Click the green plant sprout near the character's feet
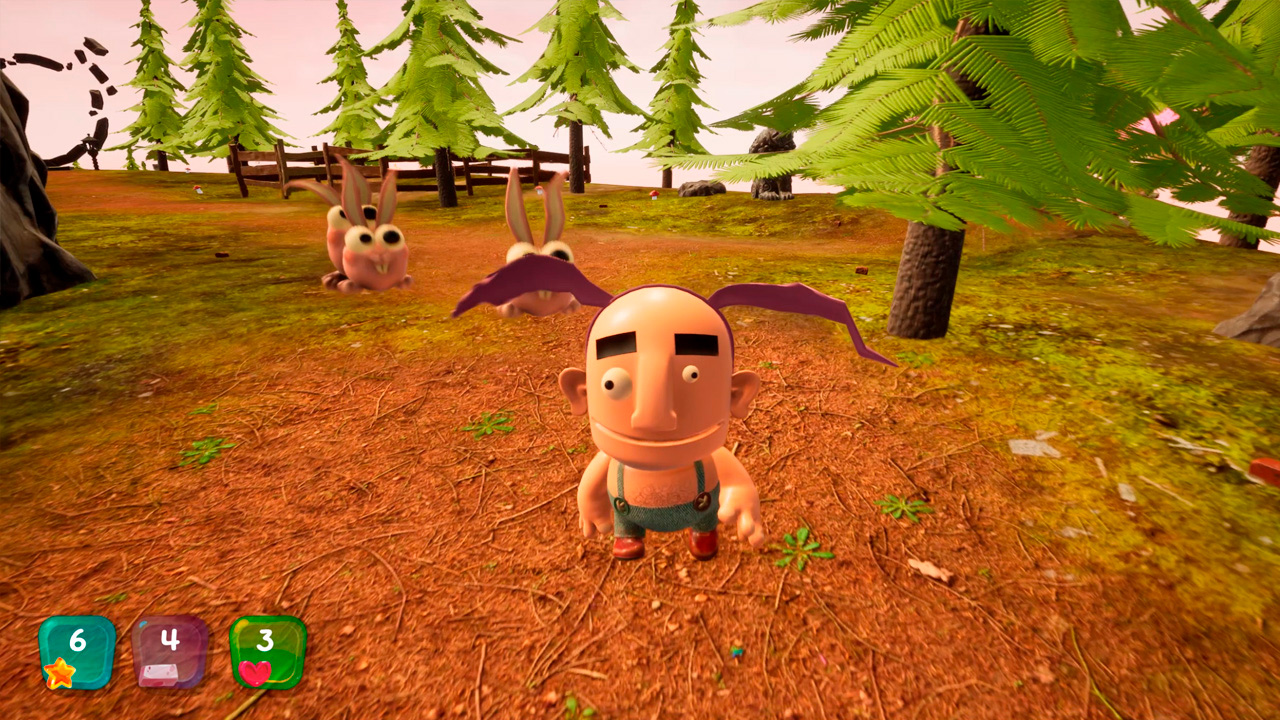Image resolution: width=1280 pixels, height=720 pixels. coord(800,550)
